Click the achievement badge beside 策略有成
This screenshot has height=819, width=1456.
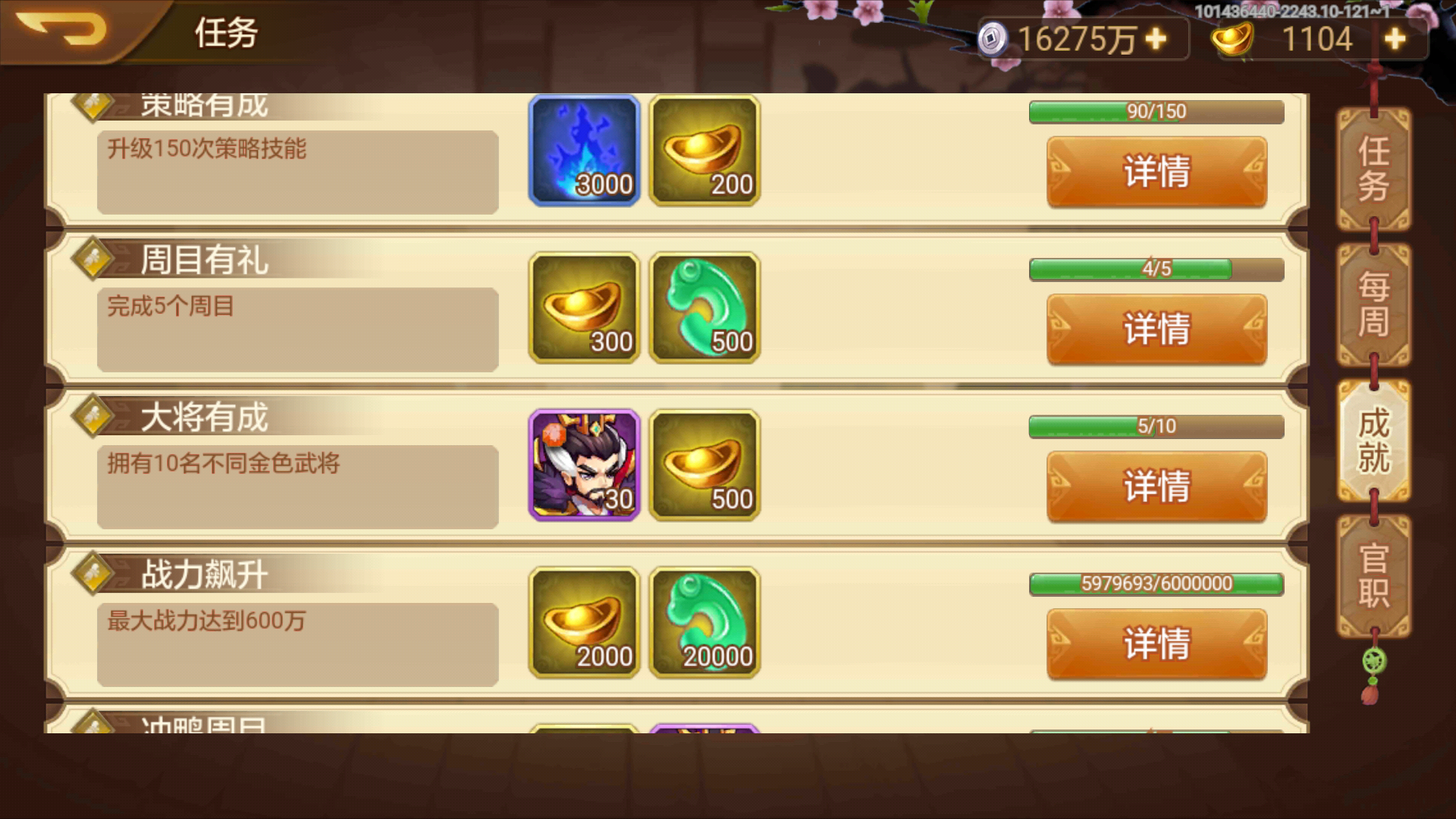click(x=93, y=106)
